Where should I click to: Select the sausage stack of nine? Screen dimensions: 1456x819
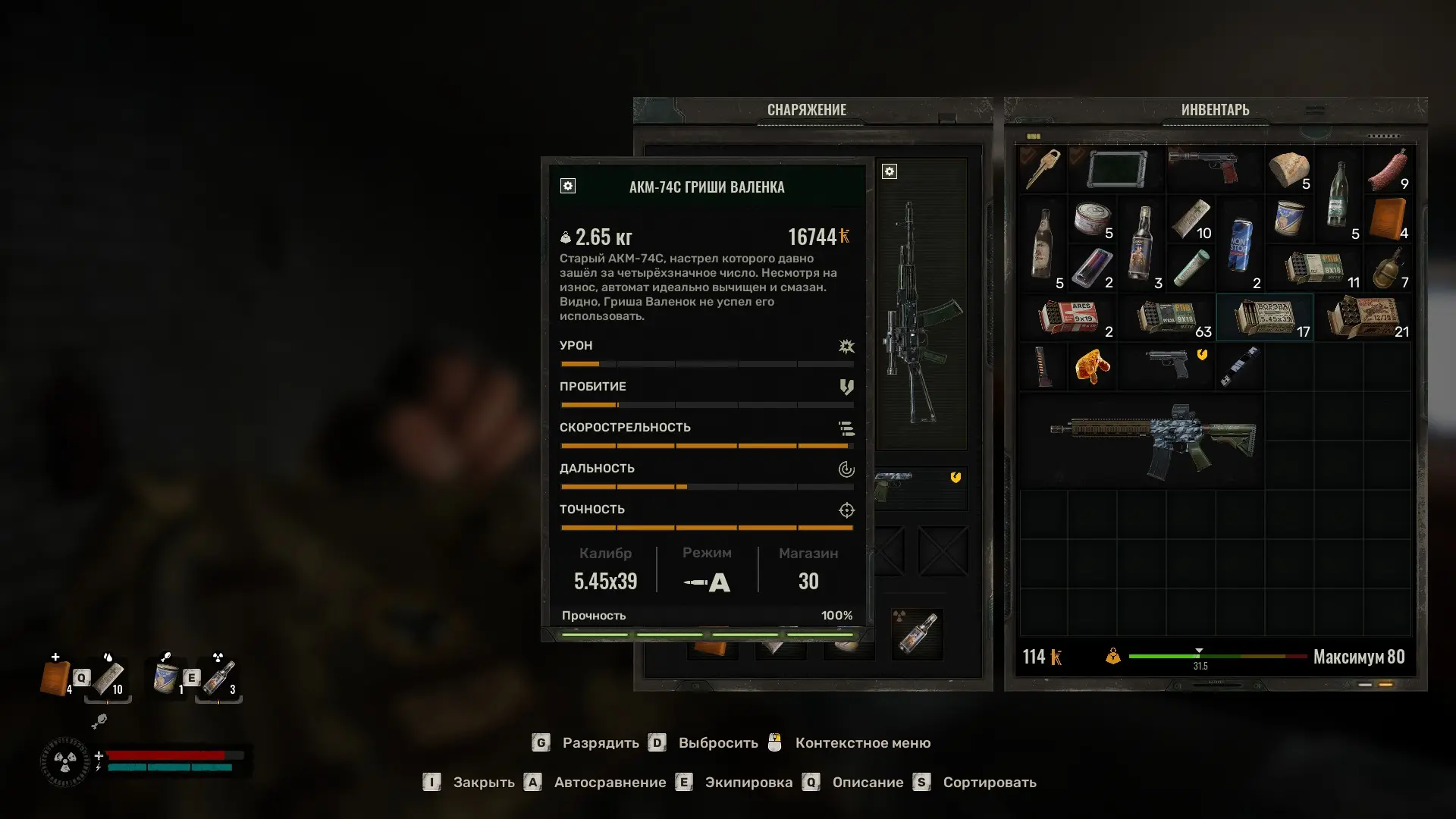pos(1388,169)
